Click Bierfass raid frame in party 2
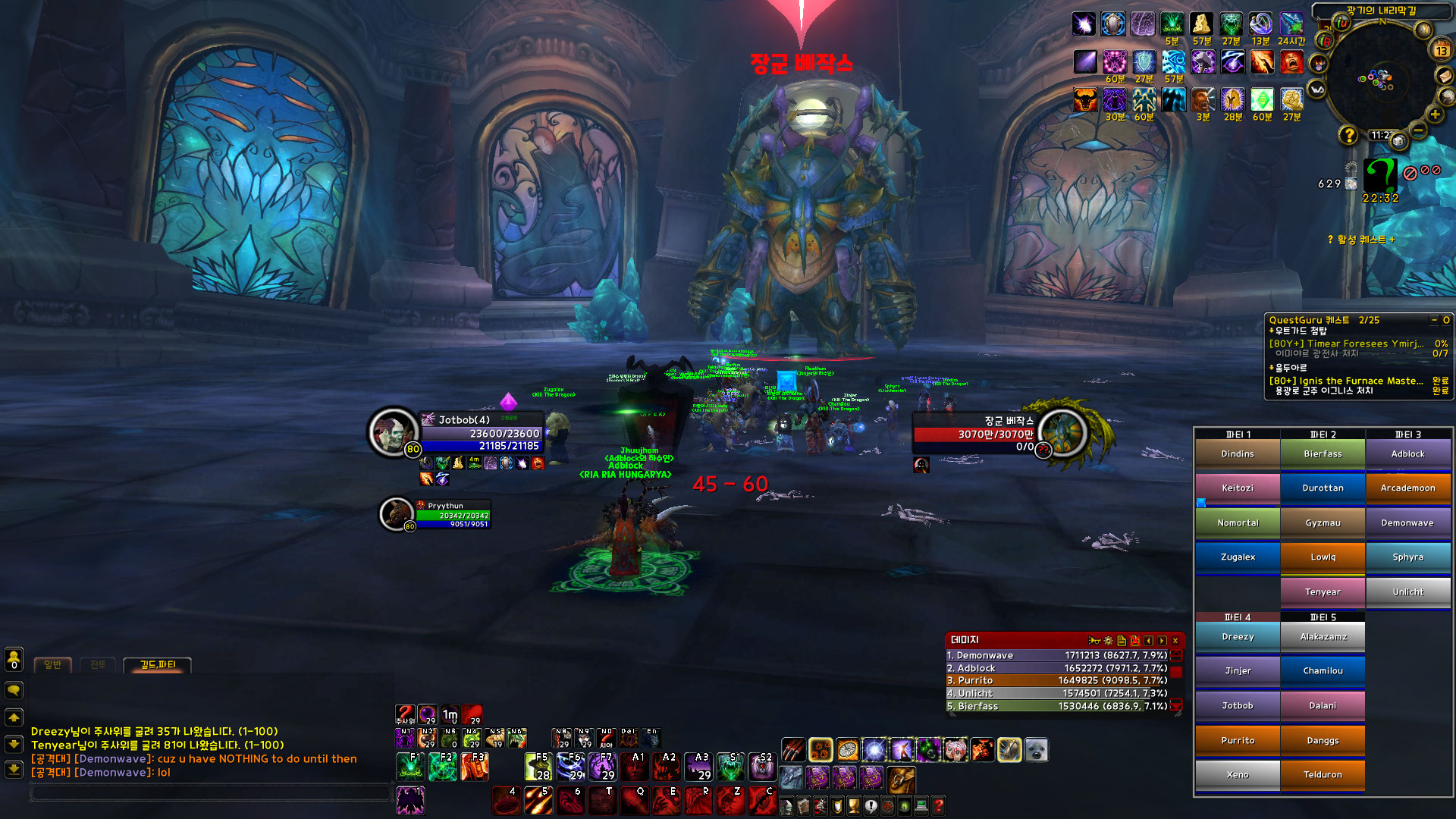Viewport: 1456px width, 819px height. (1323, 454)
